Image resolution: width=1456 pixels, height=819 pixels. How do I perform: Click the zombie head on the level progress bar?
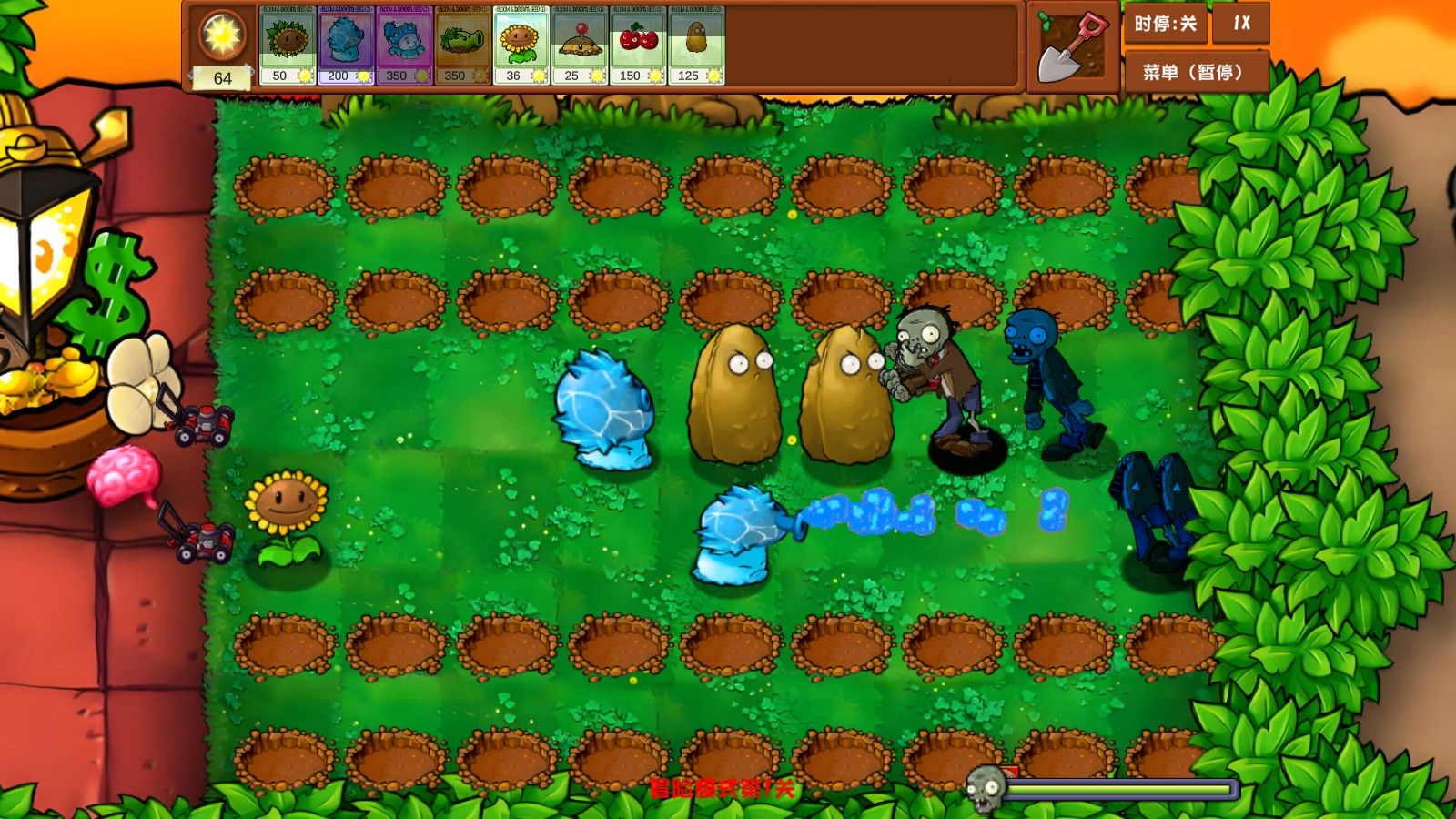(988, 788)
